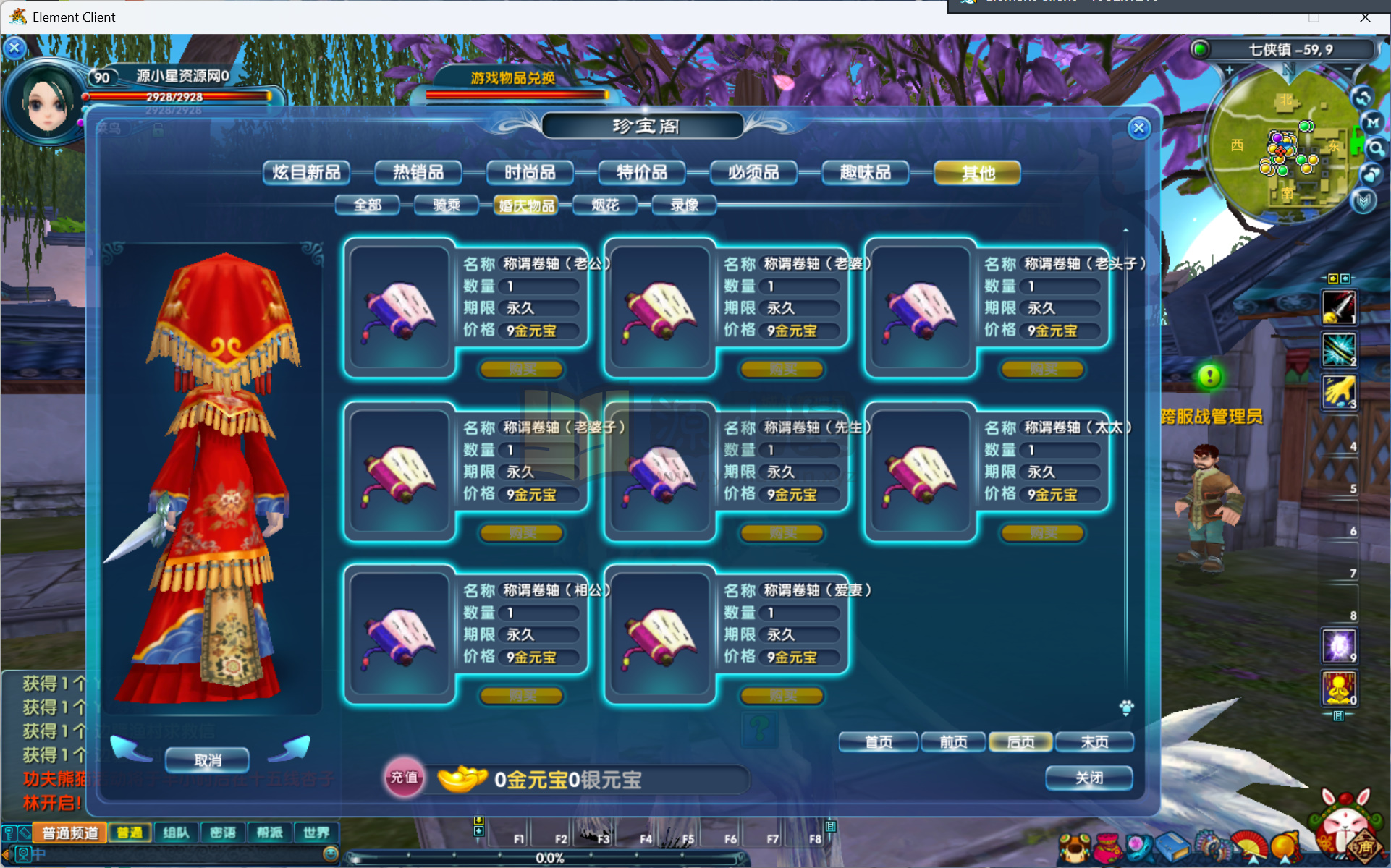Open the blue book icon on bottom taskbar
Screen dimensions: 1391x868
(1172, 845)
